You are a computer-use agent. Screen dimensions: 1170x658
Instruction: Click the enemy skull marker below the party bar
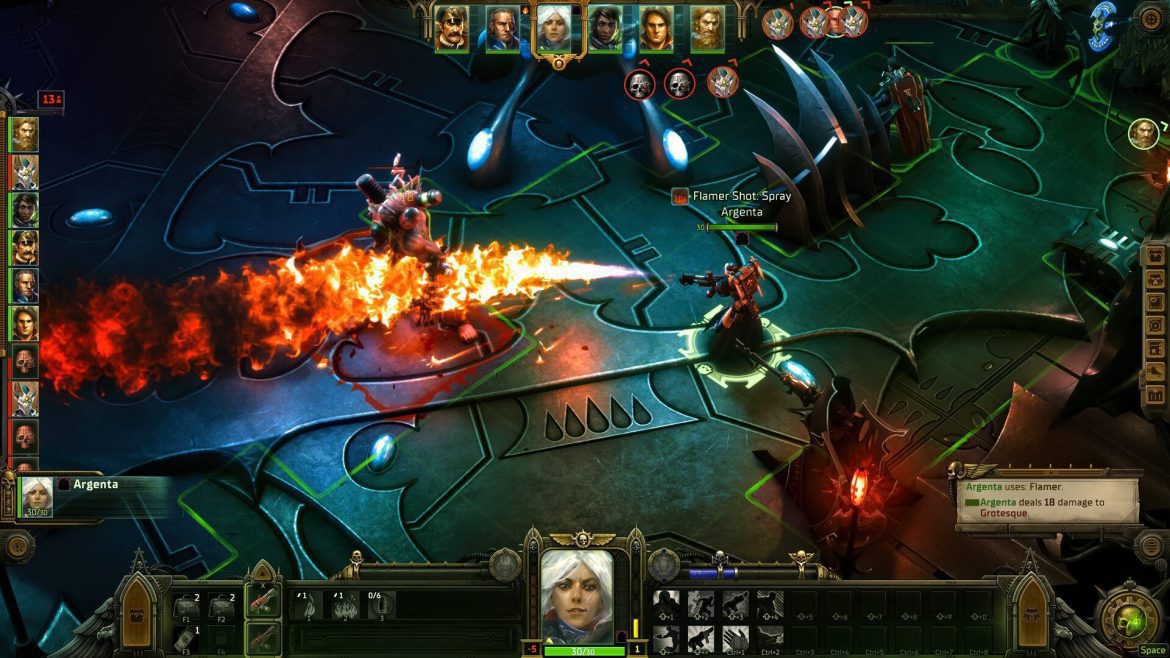click(640, 84)
